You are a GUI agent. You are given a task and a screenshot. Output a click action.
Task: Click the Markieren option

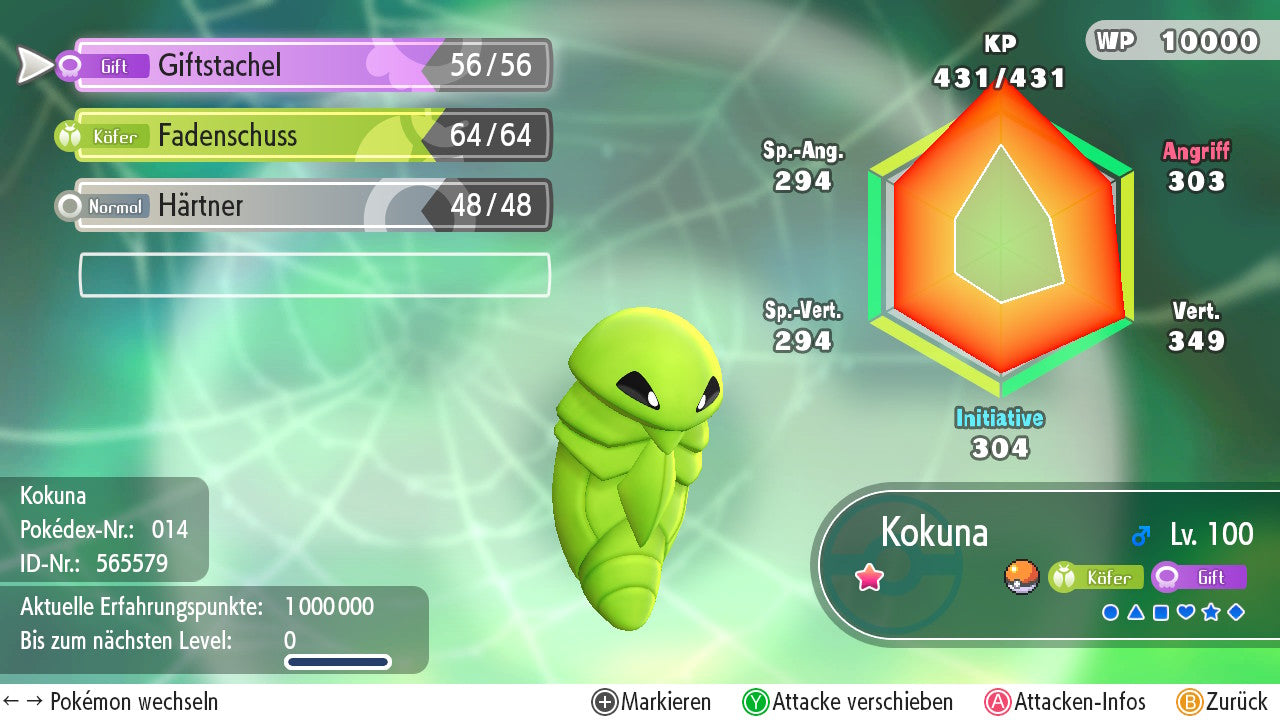(x=652, y=702)
